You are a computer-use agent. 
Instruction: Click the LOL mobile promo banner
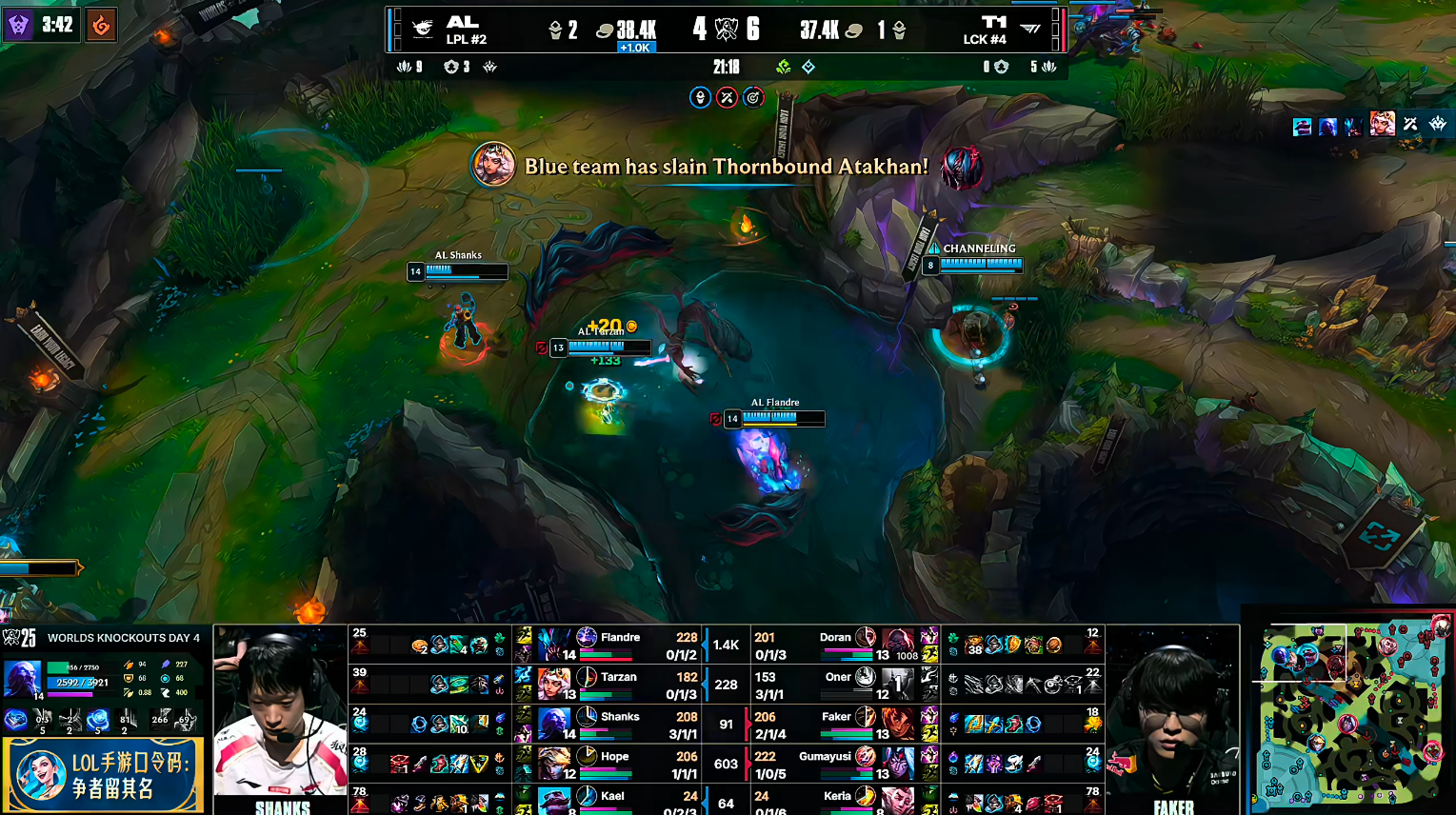point(104,774)
